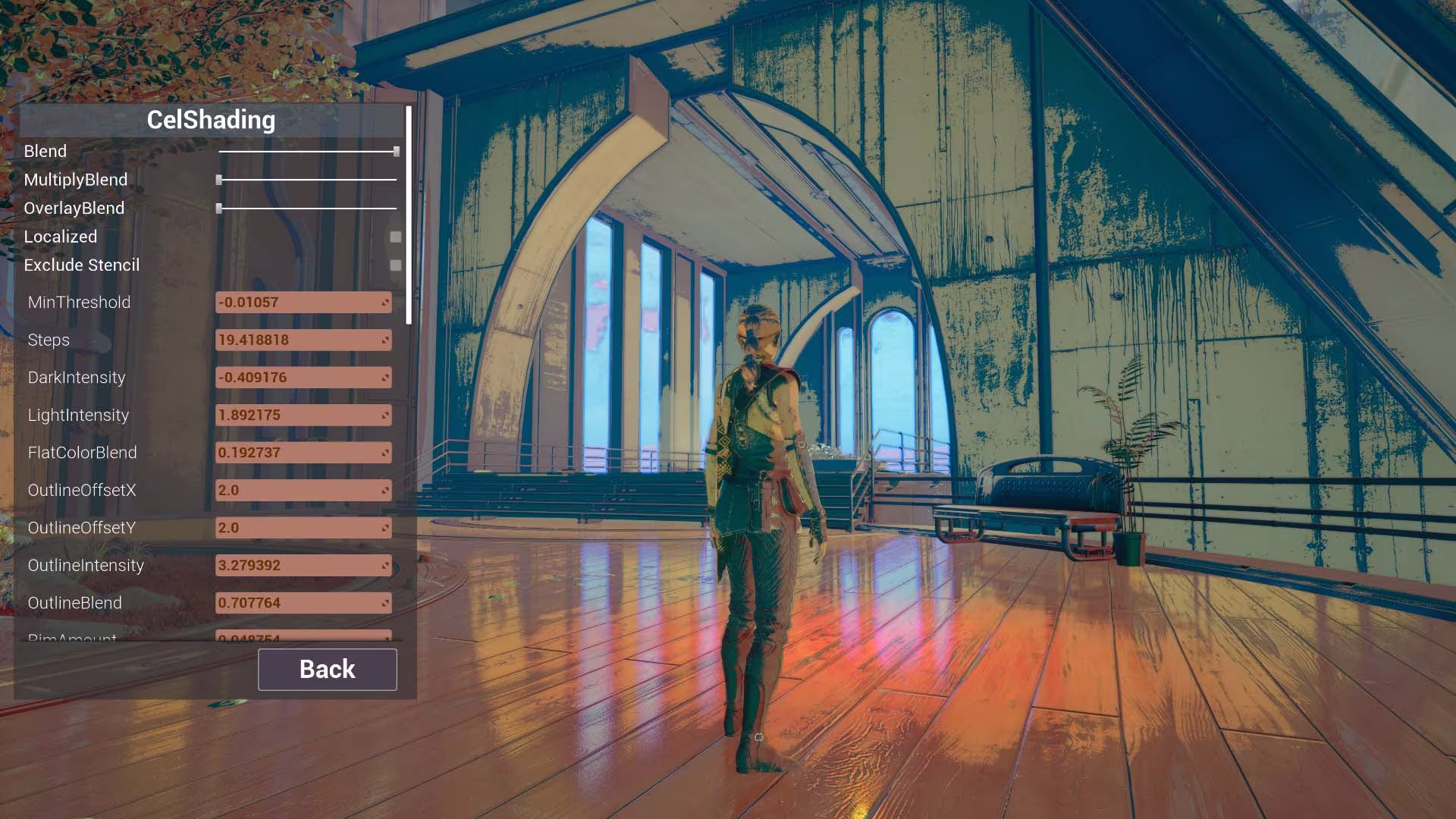Image resolution: width=1456 pixels, height=819 pixels.
Task: Toggle the Exclude Stencil checkbox
Action: [395, 265]
